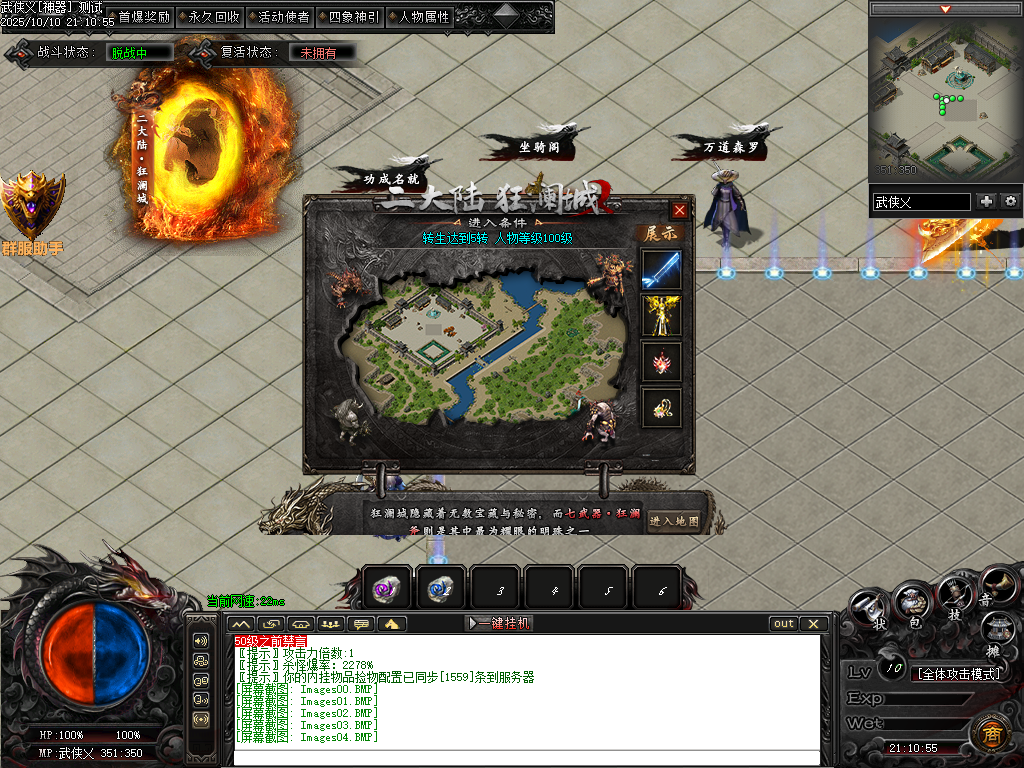Open the 永久回收 menu
The width and height of the screenshot is (1024, 768).
pos(213,17)
